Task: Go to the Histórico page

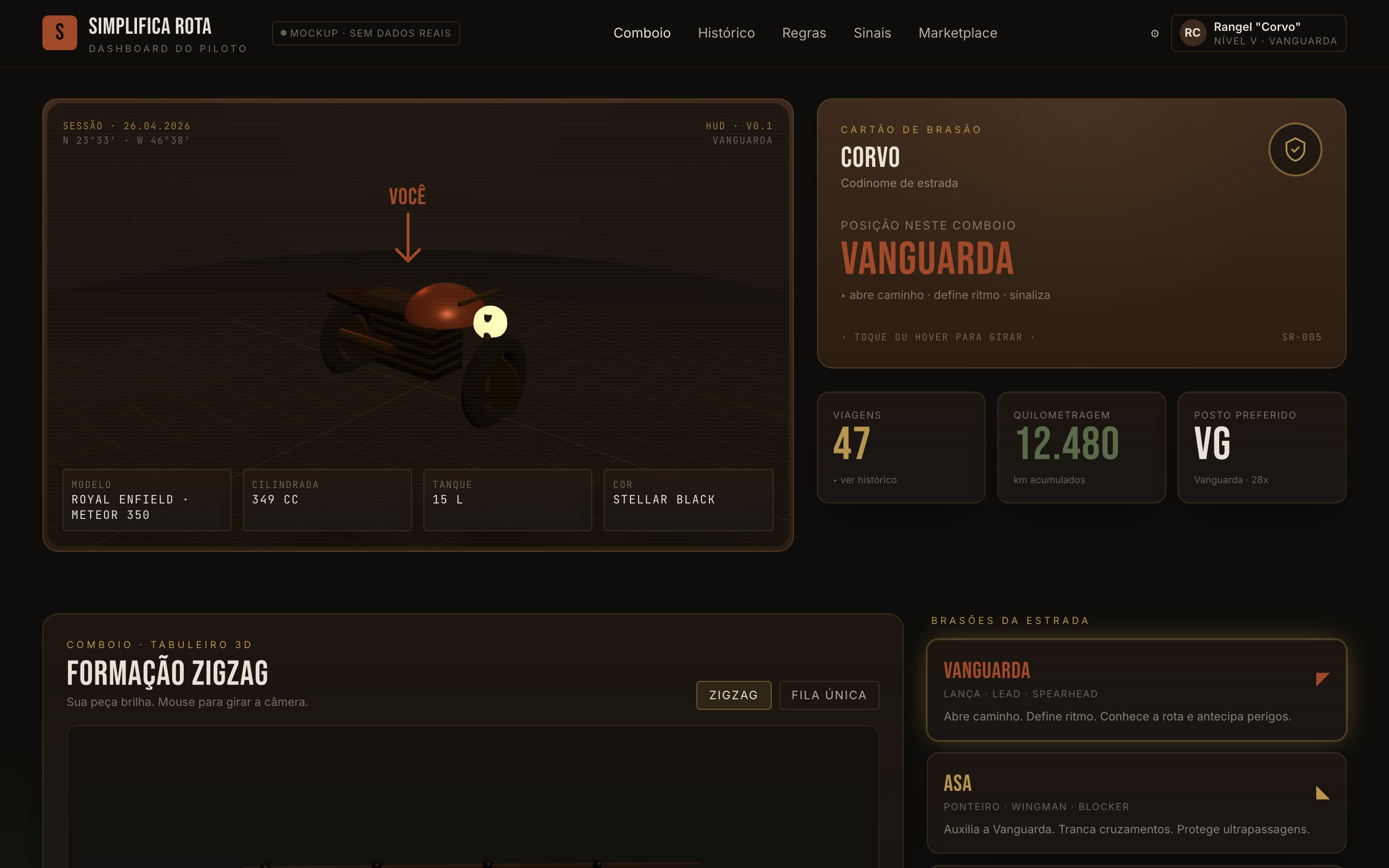Action: pos(726,33)
